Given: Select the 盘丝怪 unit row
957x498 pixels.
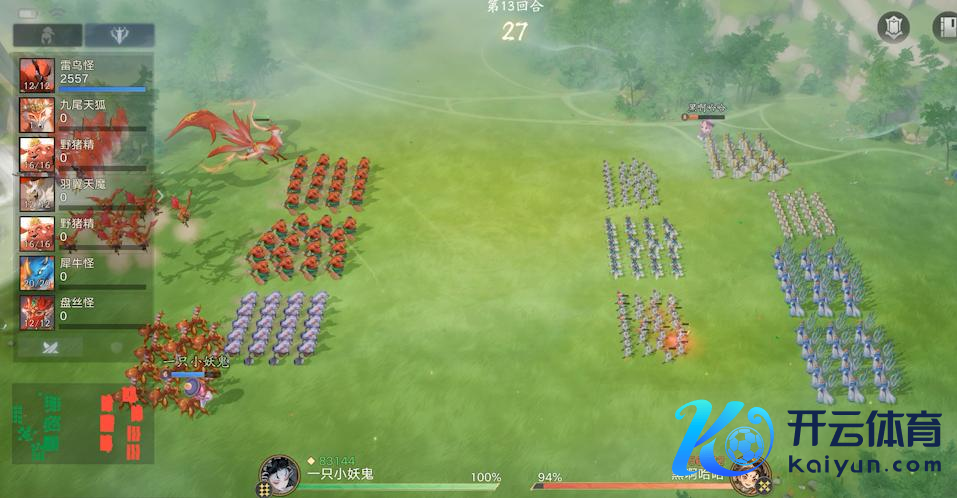Looking at the screenshot, I should (84, 311).
